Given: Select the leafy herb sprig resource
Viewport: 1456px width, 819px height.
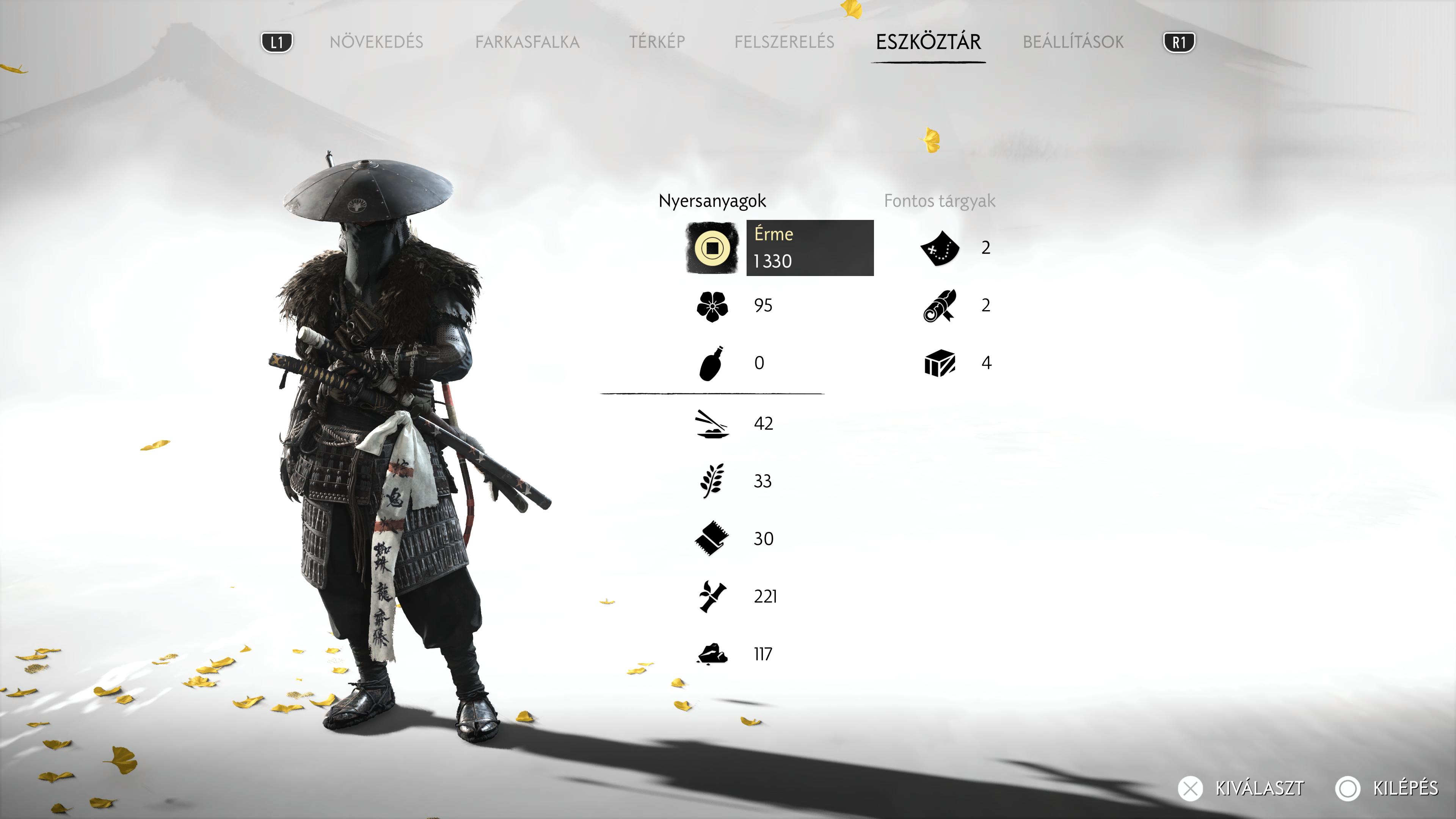Looking at the screenshot, I should point(712,481).
